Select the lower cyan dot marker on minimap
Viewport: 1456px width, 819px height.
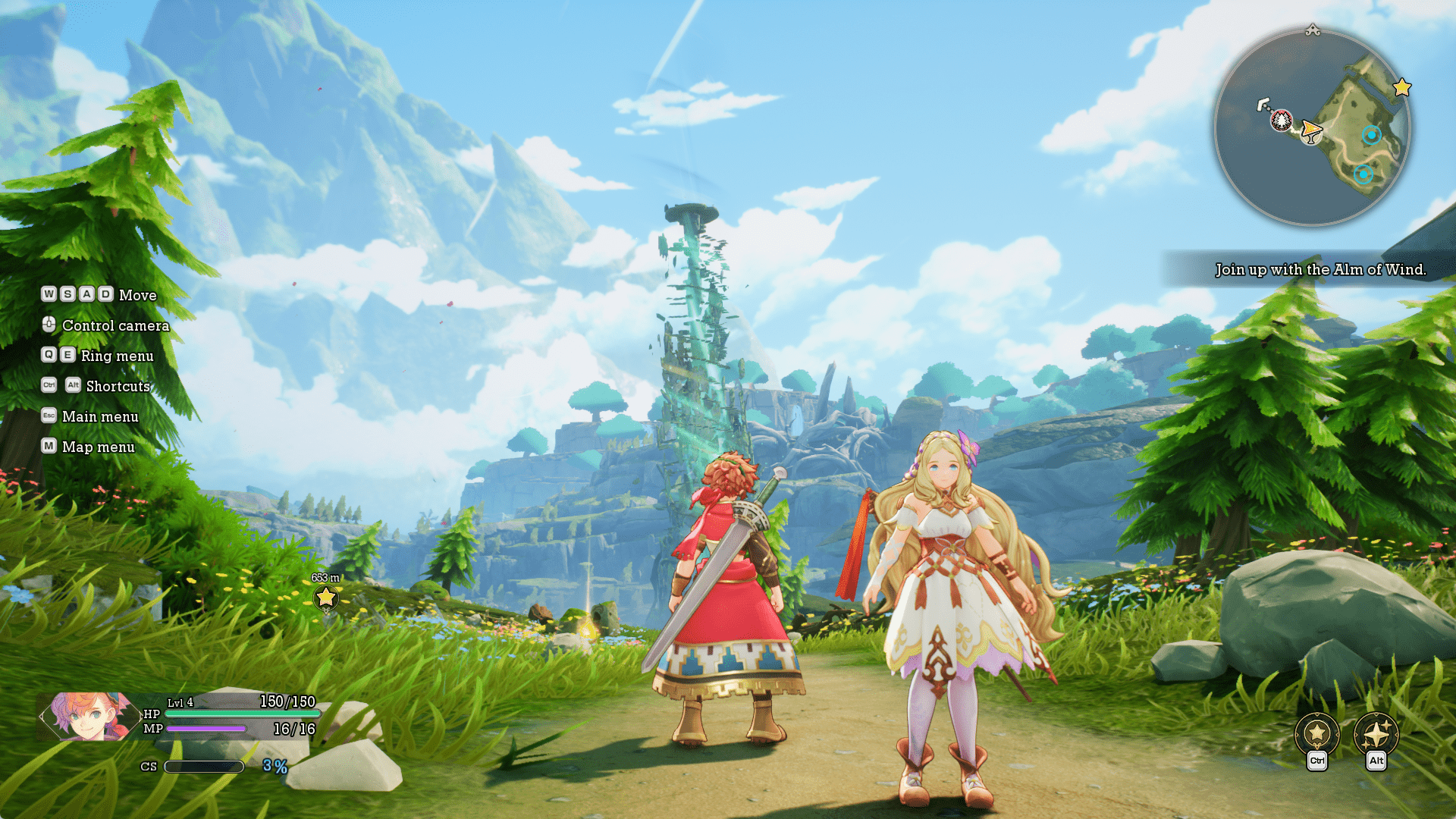(x=1363, y=175)
